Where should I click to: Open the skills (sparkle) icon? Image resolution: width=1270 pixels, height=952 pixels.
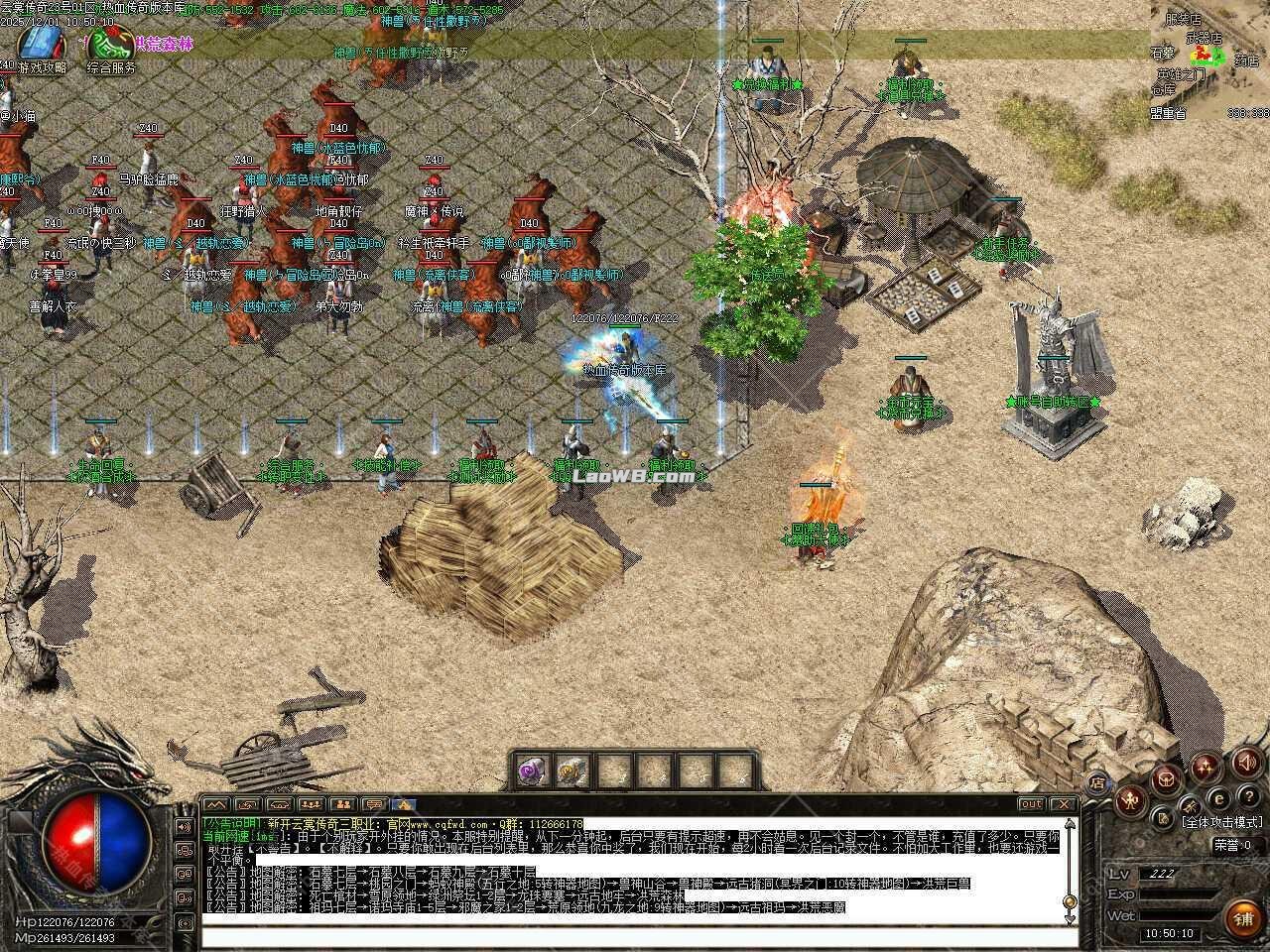(x=1206, y=767)
